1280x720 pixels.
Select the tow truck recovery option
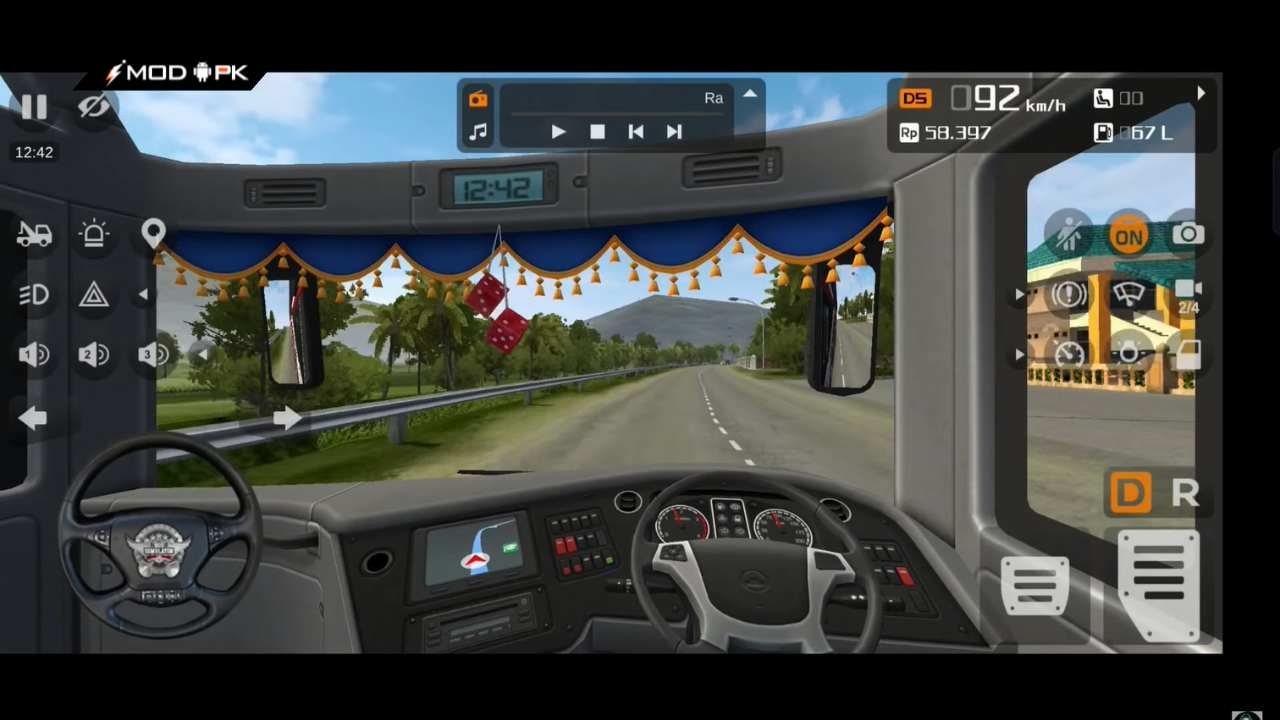click(x=34, y=233)
